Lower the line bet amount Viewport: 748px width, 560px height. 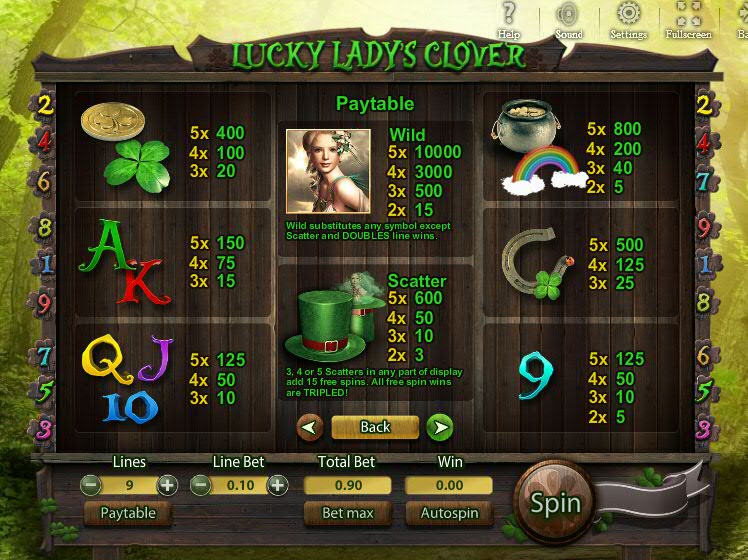[x=200, y=485]
